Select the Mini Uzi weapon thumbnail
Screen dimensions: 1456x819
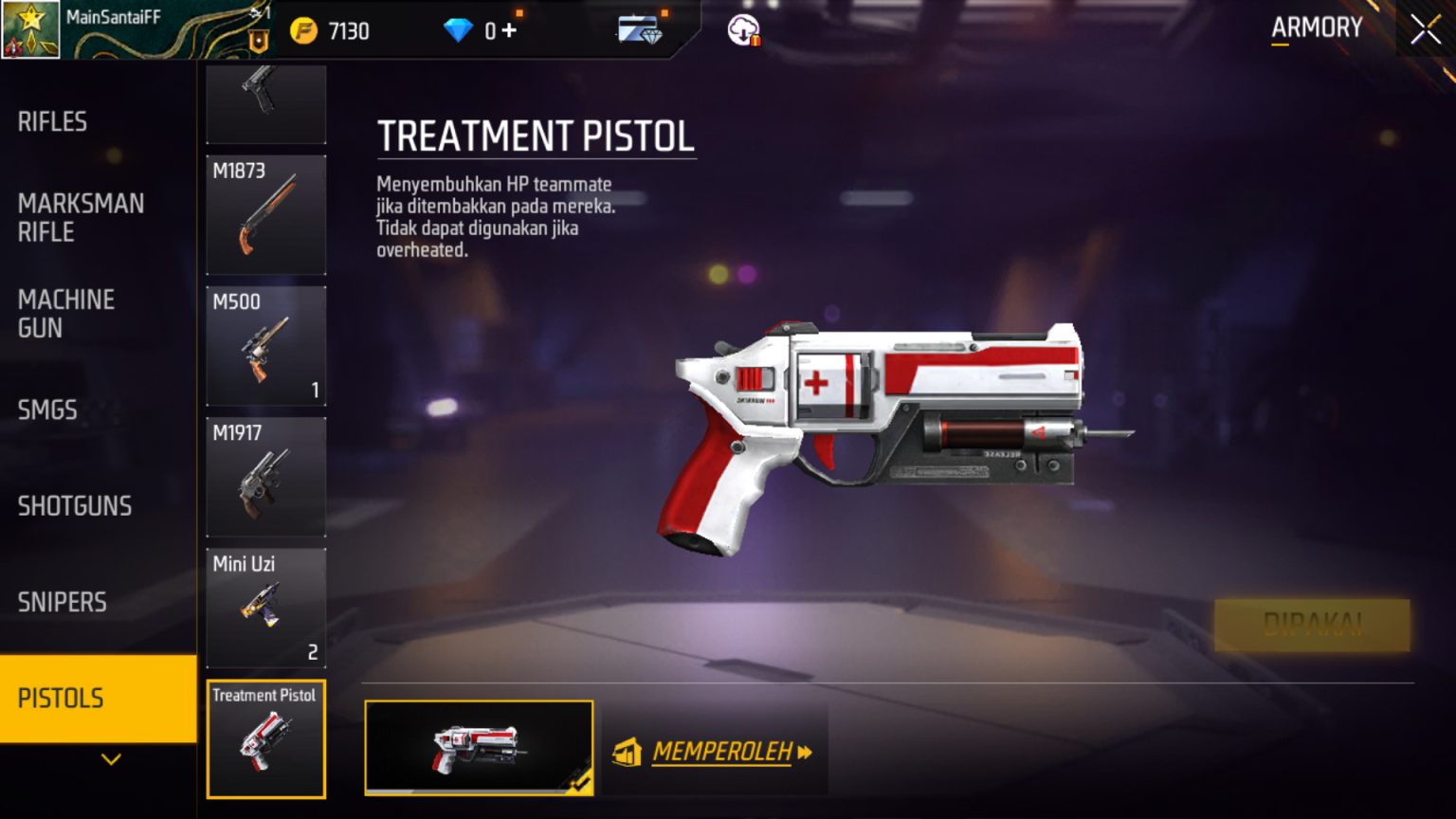pyautogui.click(x=265, y=608)
